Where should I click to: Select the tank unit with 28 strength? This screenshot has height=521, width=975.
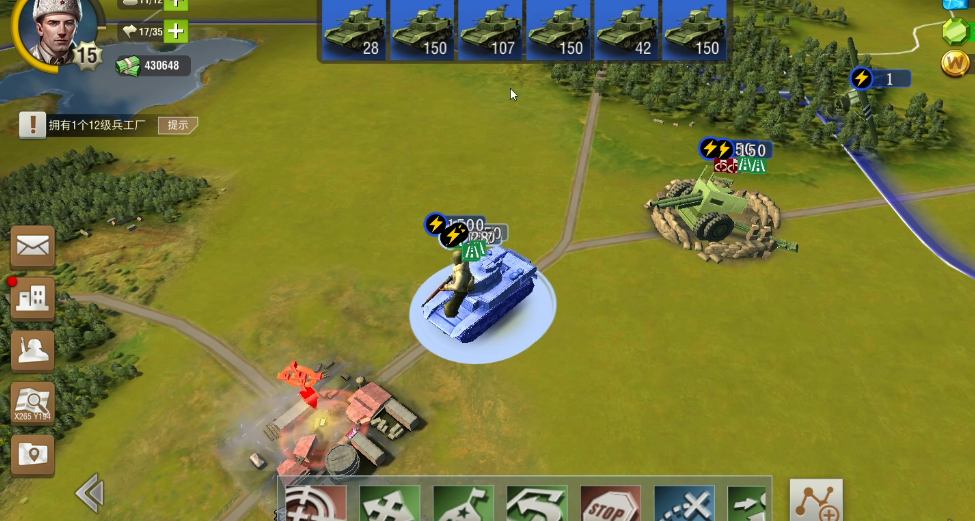[354, 31]
